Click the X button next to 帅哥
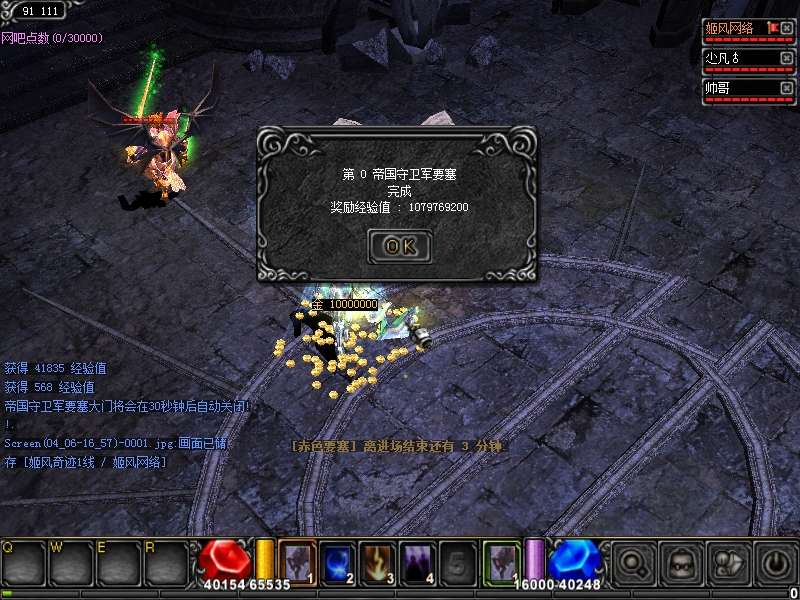 coord(787,88)
